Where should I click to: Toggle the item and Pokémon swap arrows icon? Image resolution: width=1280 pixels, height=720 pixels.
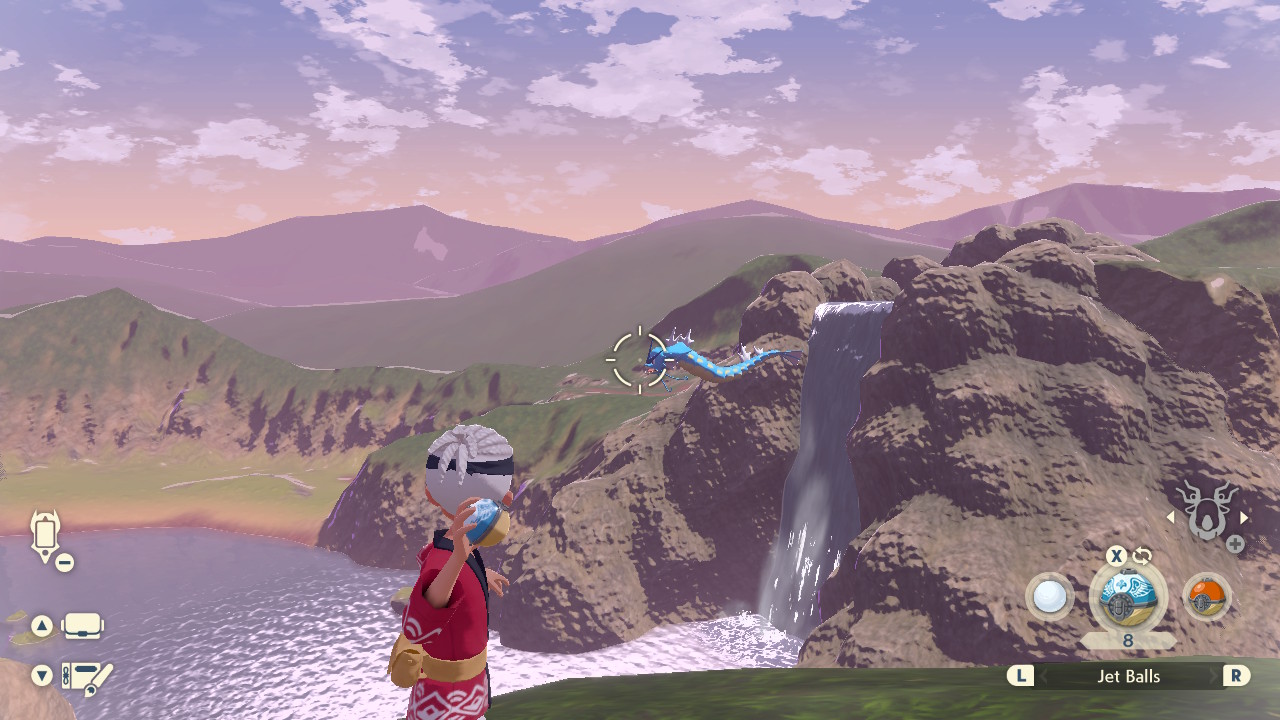pyautogui.click(x=1142, y=556)
